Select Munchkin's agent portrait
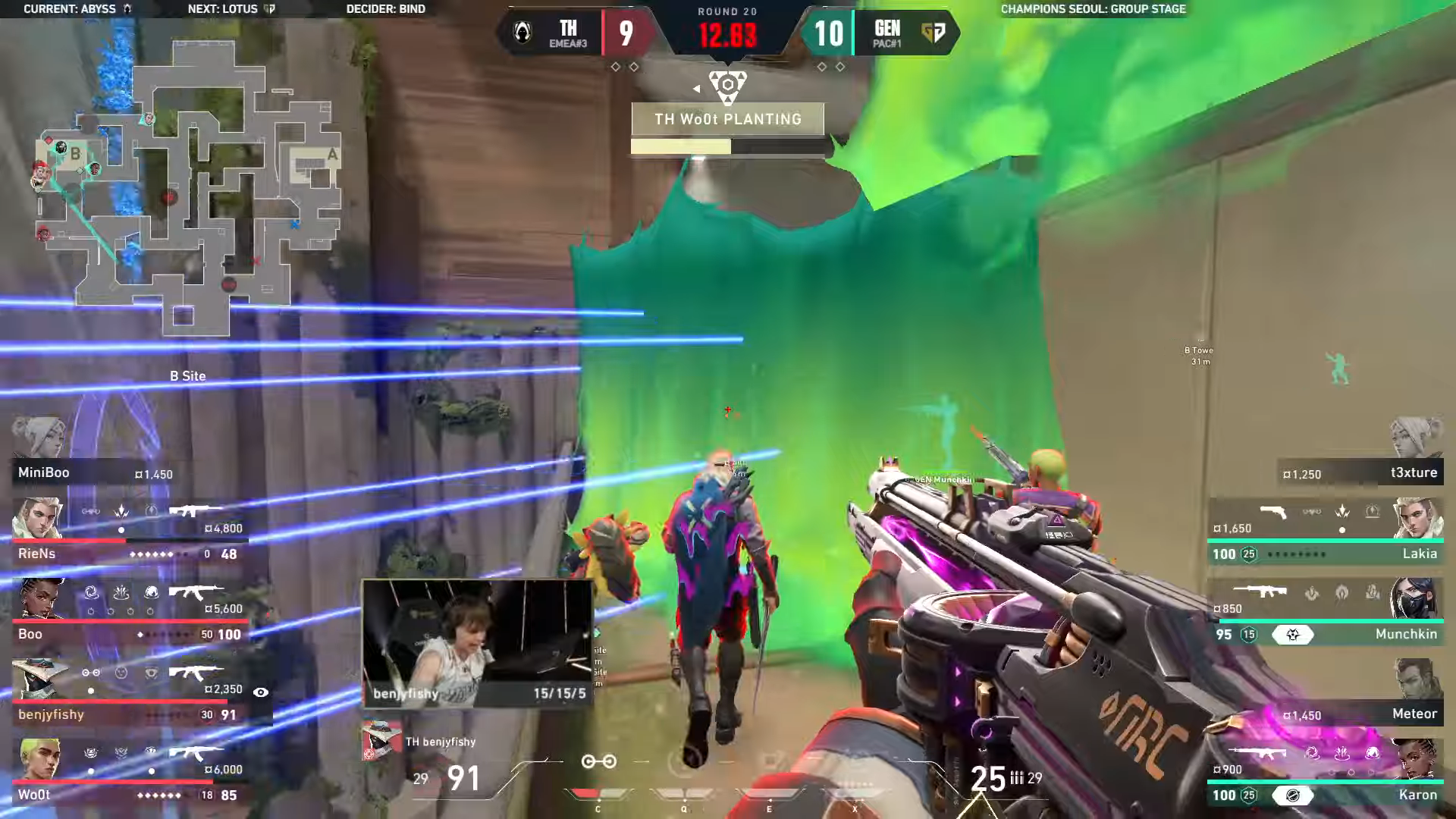 click(x=1415, y=599)
